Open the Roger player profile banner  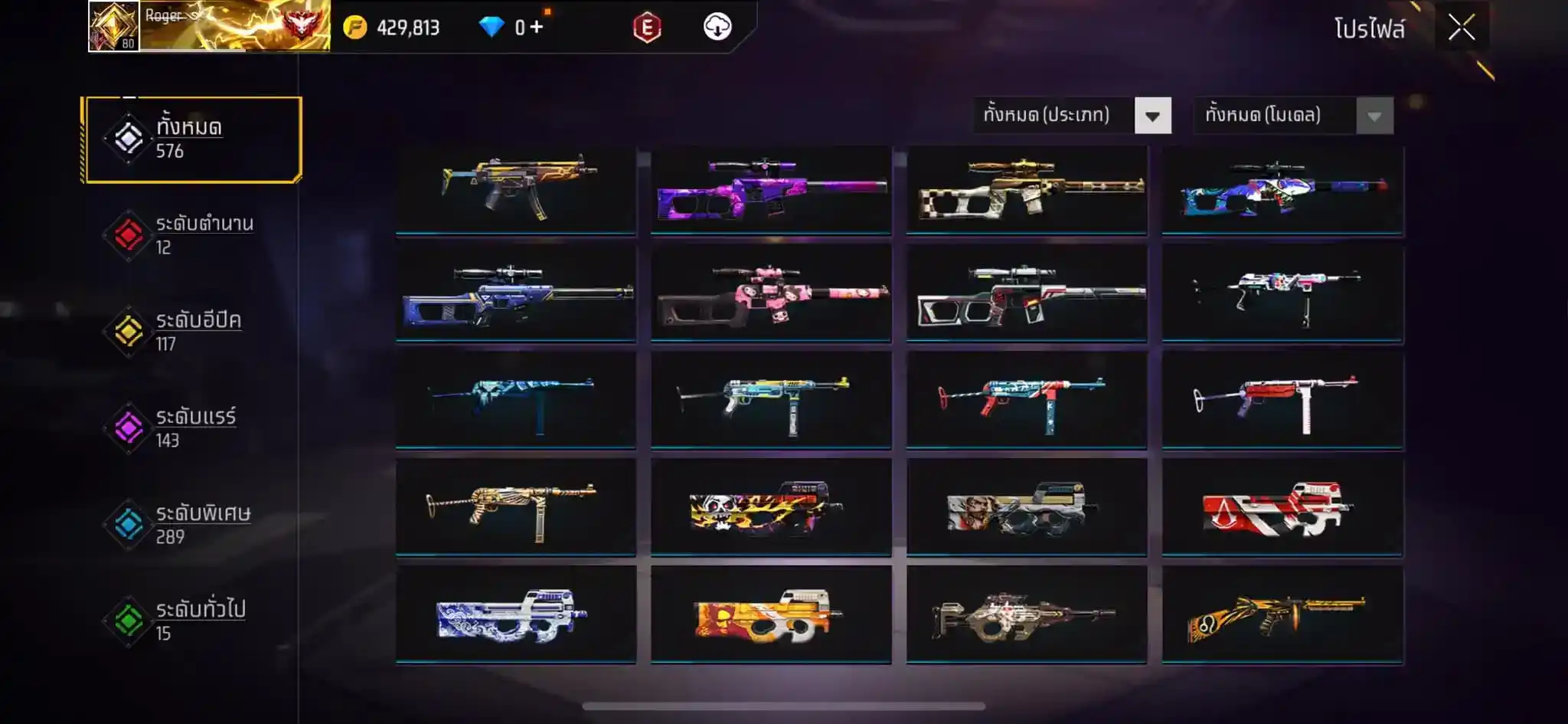pos(209,26)
